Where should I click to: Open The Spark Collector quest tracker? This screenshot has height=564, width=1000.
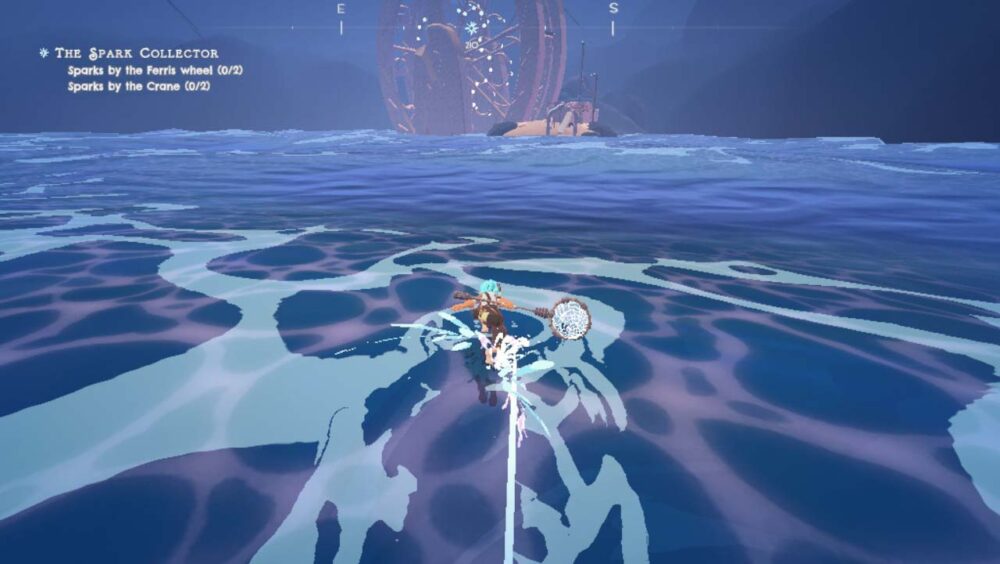coord(136,53)
